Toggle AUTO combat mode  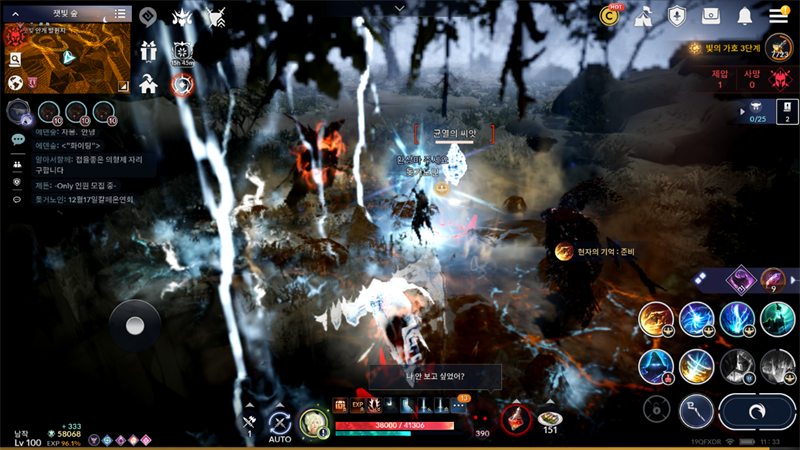(280, 424)
